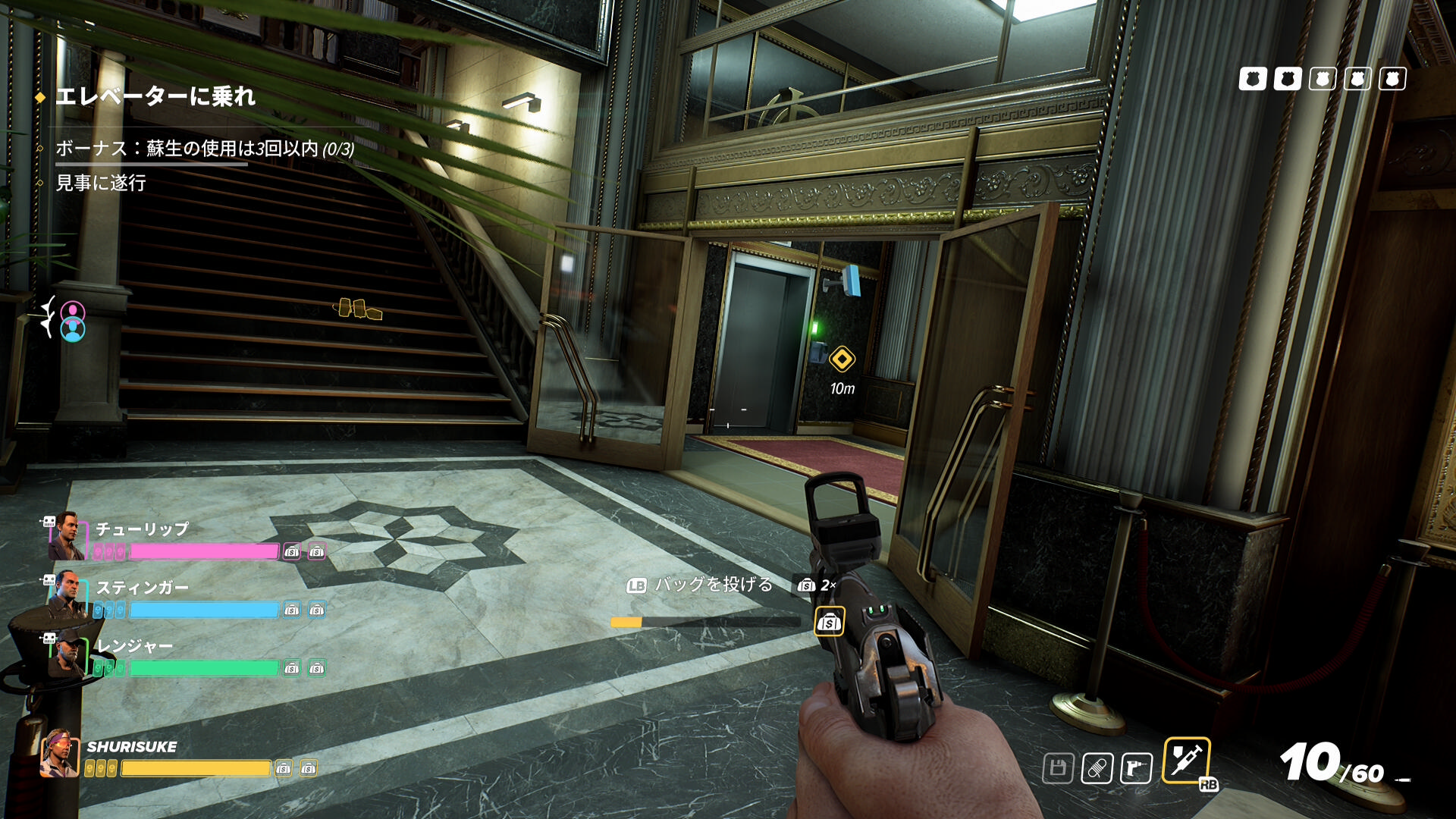The image size is (1456, 819).
Task: Select スティンガー's crew portrait
Action: (67, 595)
